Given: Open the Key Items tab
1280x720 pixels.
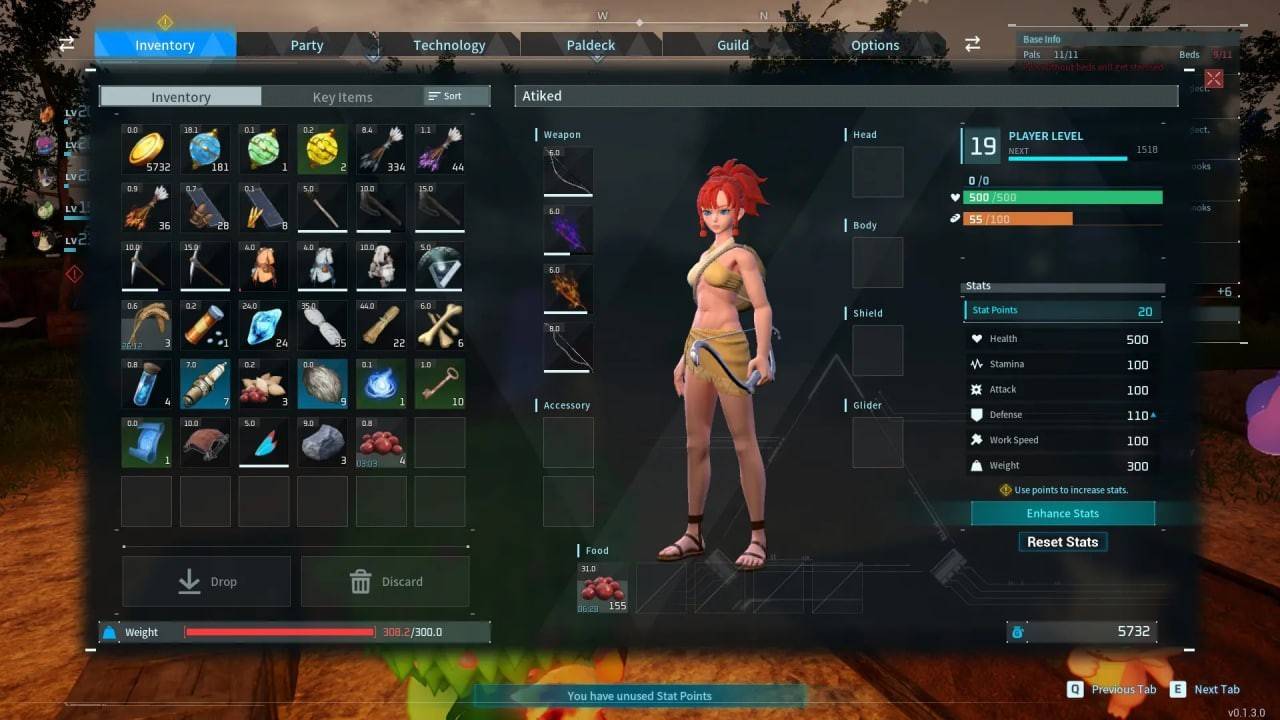Looking at the screenshot, I should (x=342, y=96).
